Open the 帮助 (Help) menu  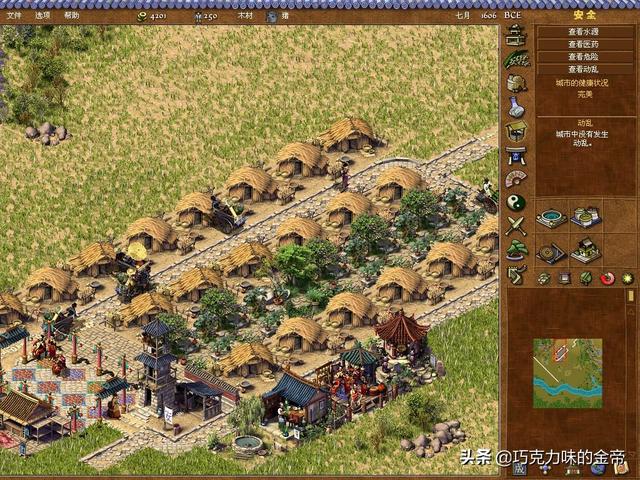pos(71,16)
